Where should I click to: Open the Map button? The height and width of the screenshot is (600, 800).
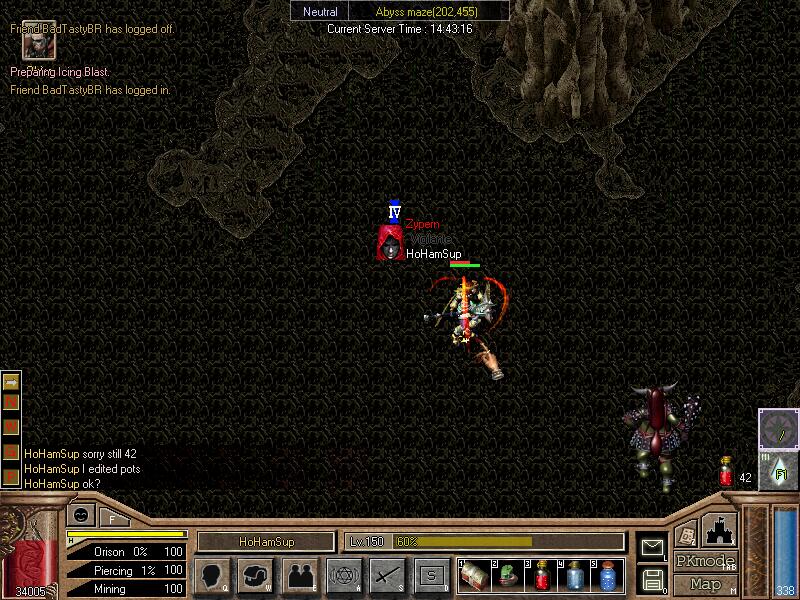pyautogui.click(x=705, y=584)
